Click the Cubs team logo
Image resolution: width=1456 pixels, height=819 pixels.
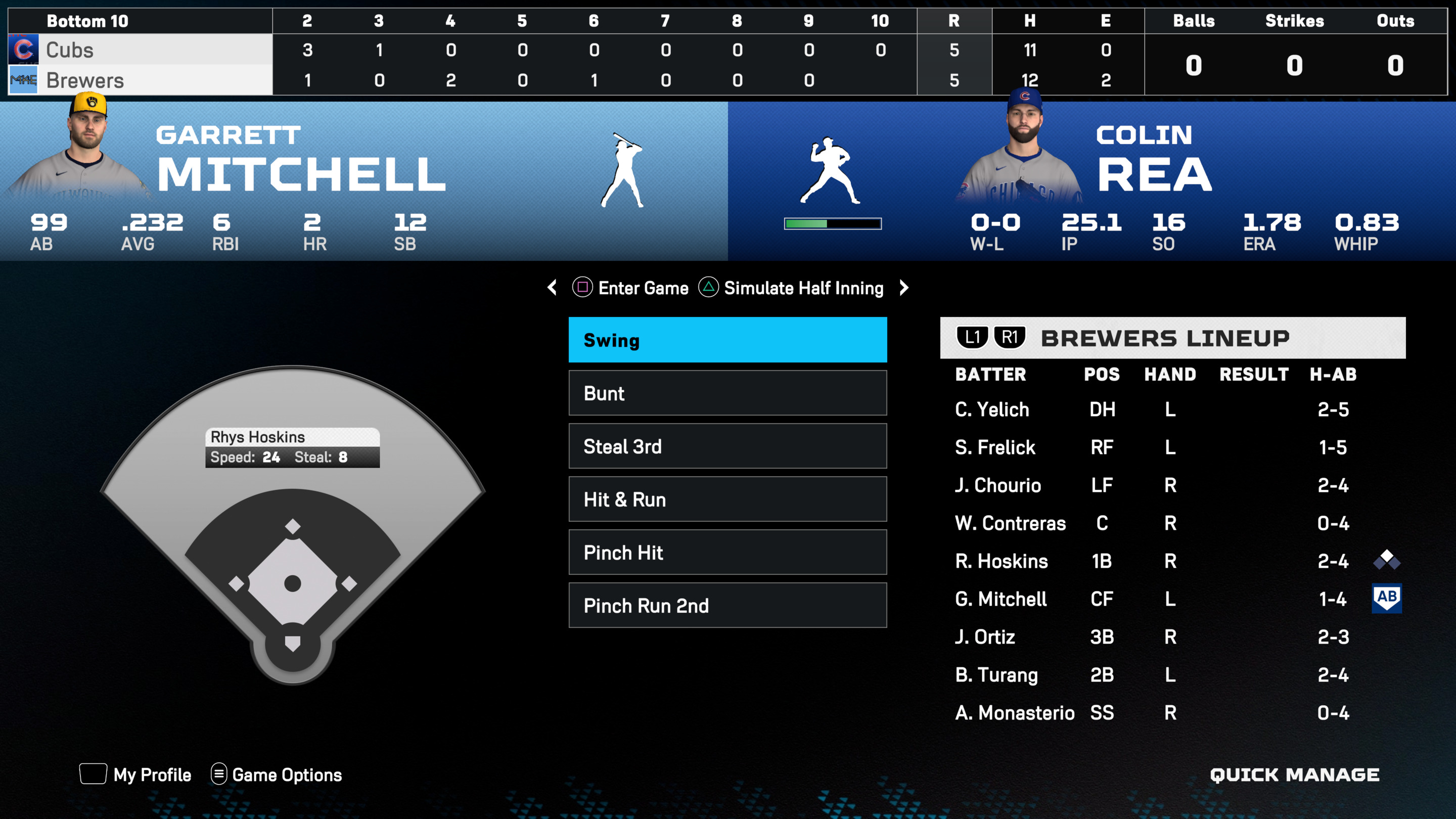coord(24,50)
